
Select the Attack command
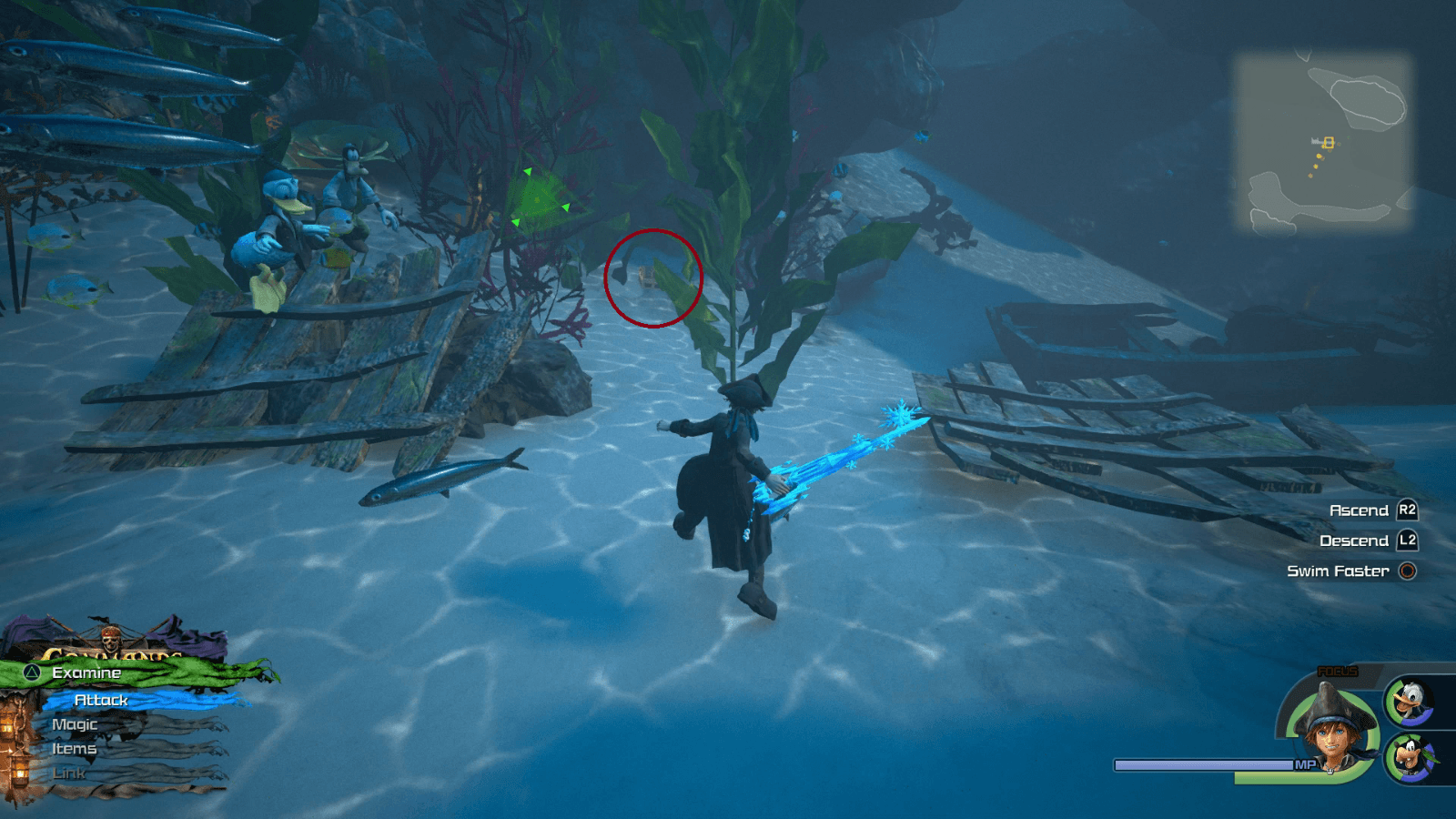(100, 700)
